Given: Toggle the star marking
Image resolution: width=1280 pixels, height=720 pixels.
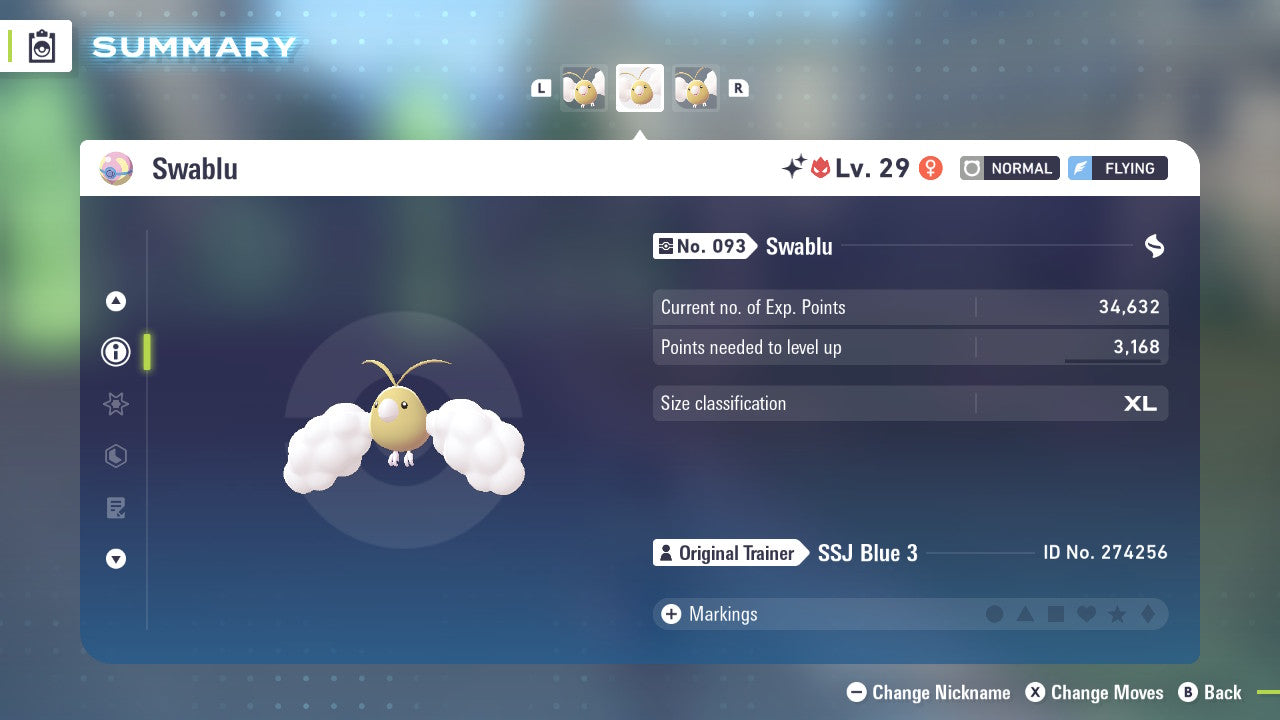Looking at the screenshot, I should click(1115, 614).
